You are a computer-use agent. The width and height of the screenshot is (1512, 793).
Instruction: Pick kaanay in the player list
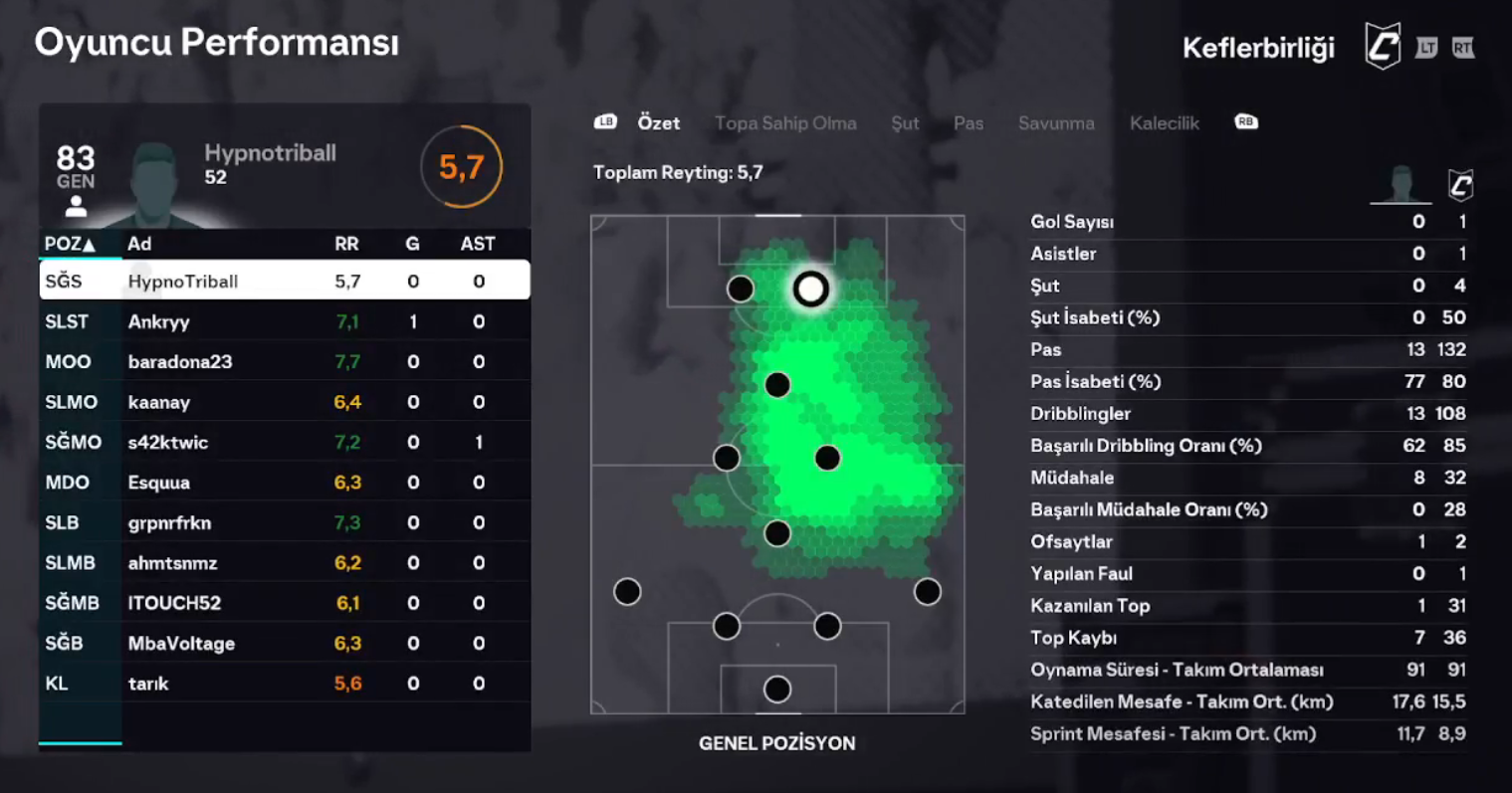284,402
